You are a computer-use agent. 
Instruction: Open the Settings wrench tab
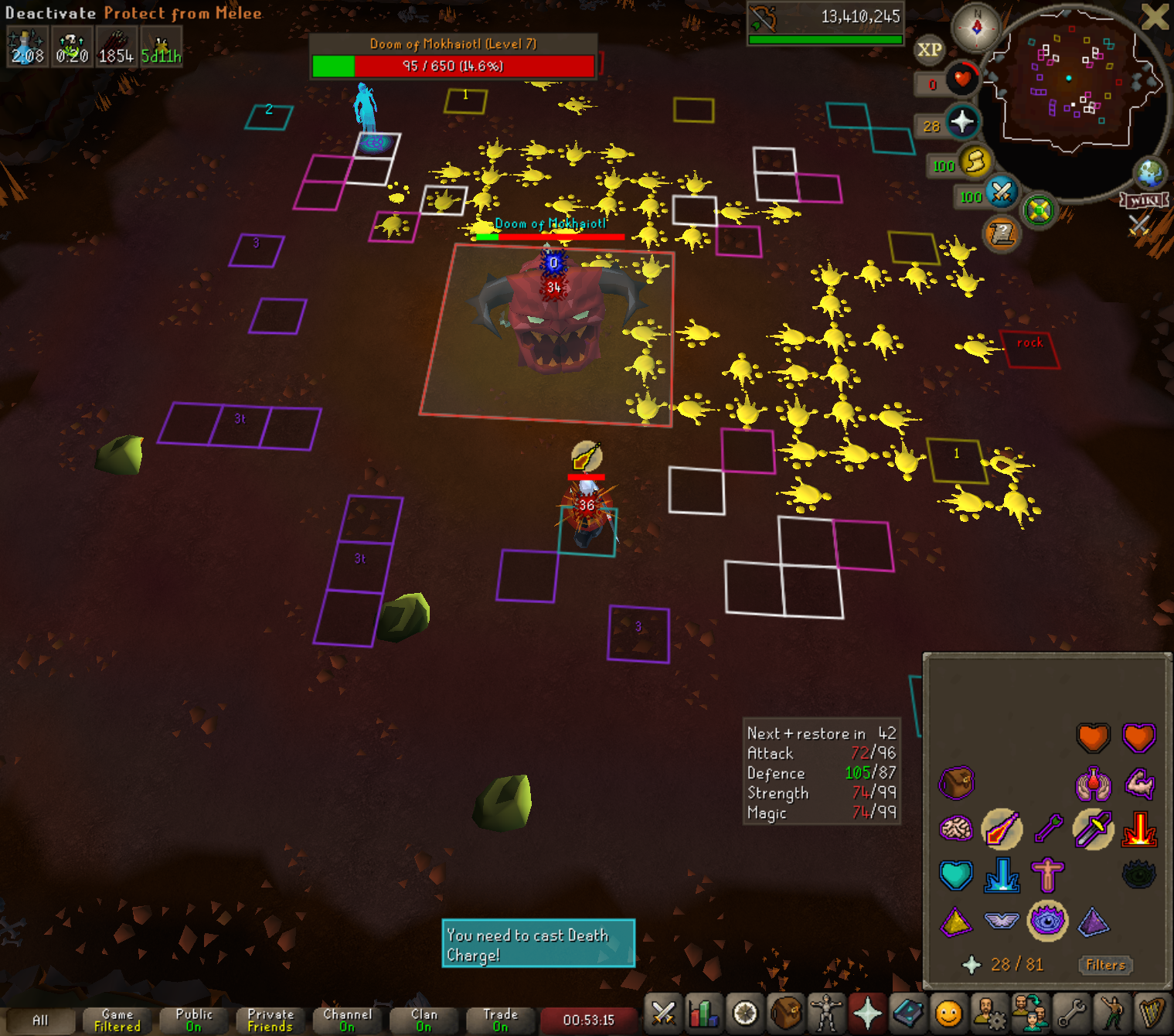pyautogui.click(x=1071, y=1013)
